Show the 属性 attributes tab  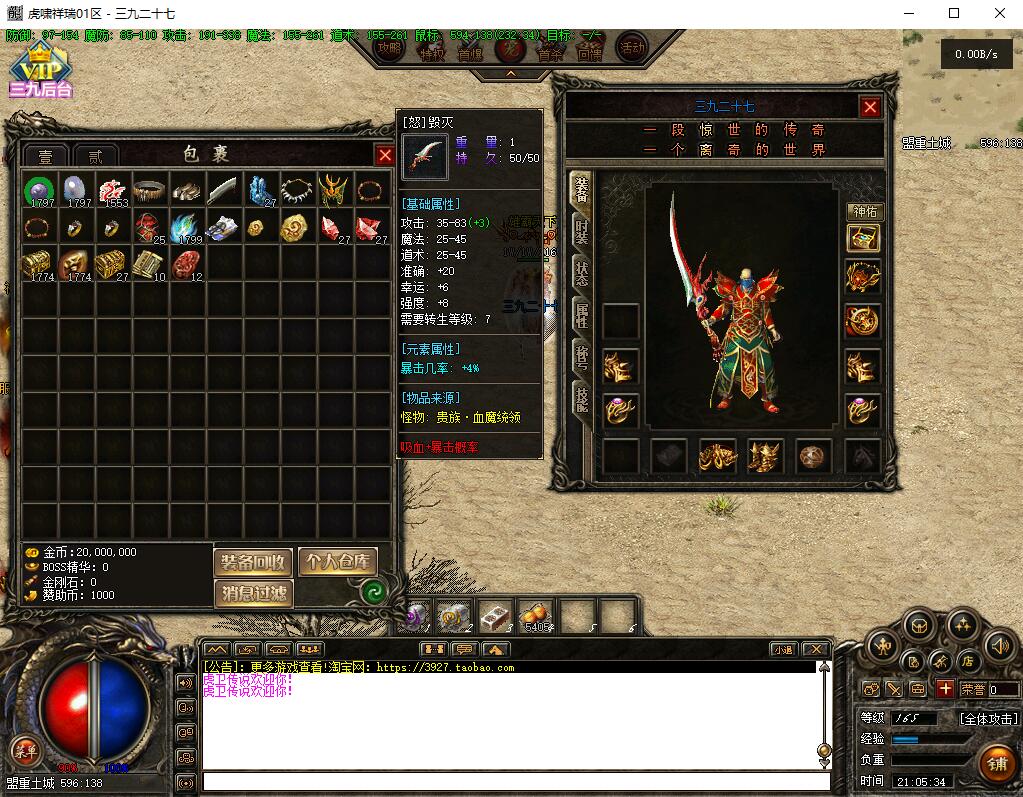pos(581,316)
